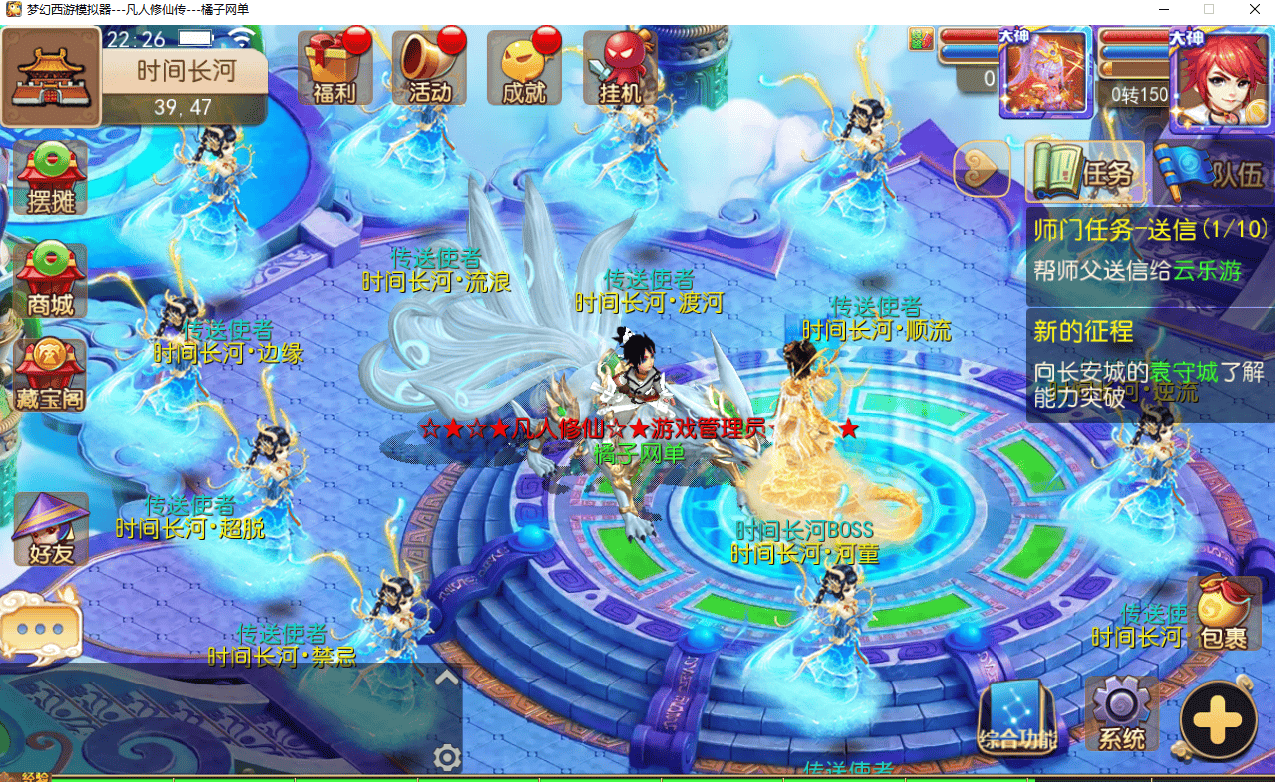Switch to the 队伍 team tab
Screen dimensions: 1275x782
point(1211,173)
